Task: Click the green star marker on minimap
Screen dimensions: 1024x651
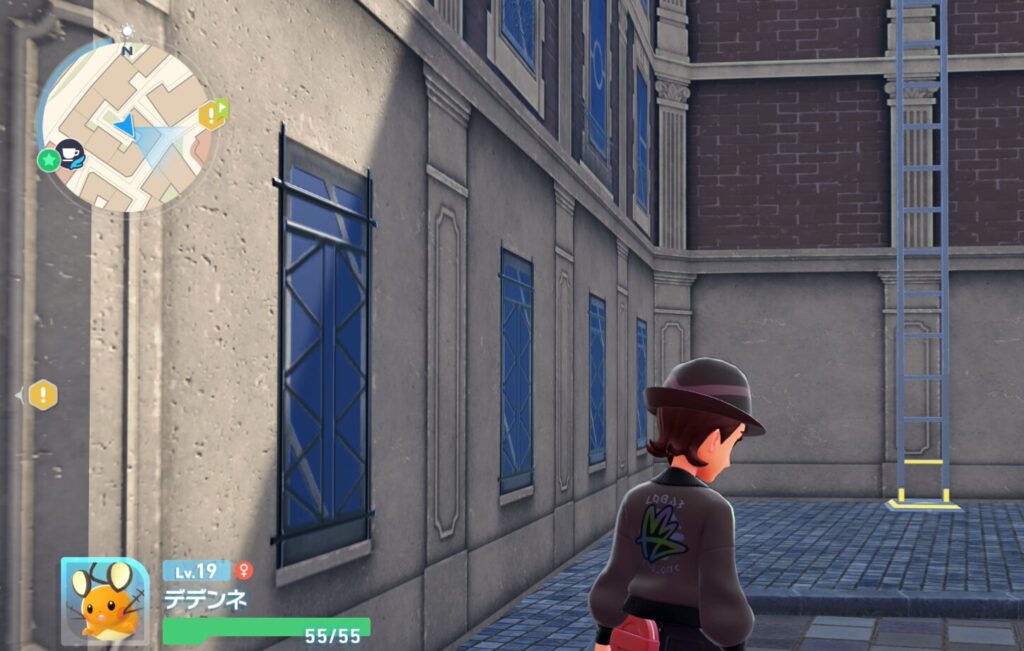Action: [49, 160]
